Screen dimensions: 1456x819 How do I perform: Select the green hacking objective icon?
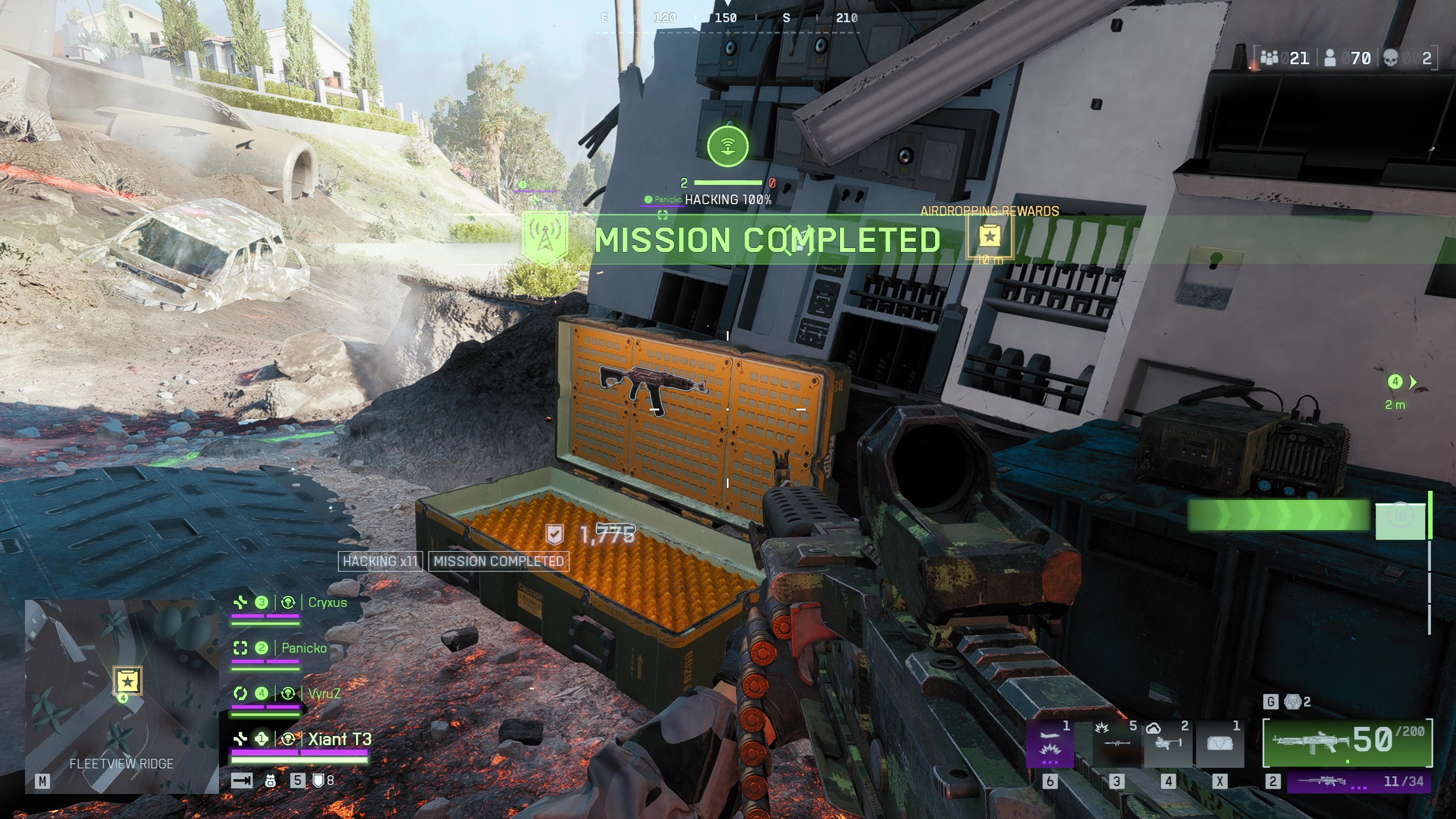pyautogui.click(x=727, y=147)
